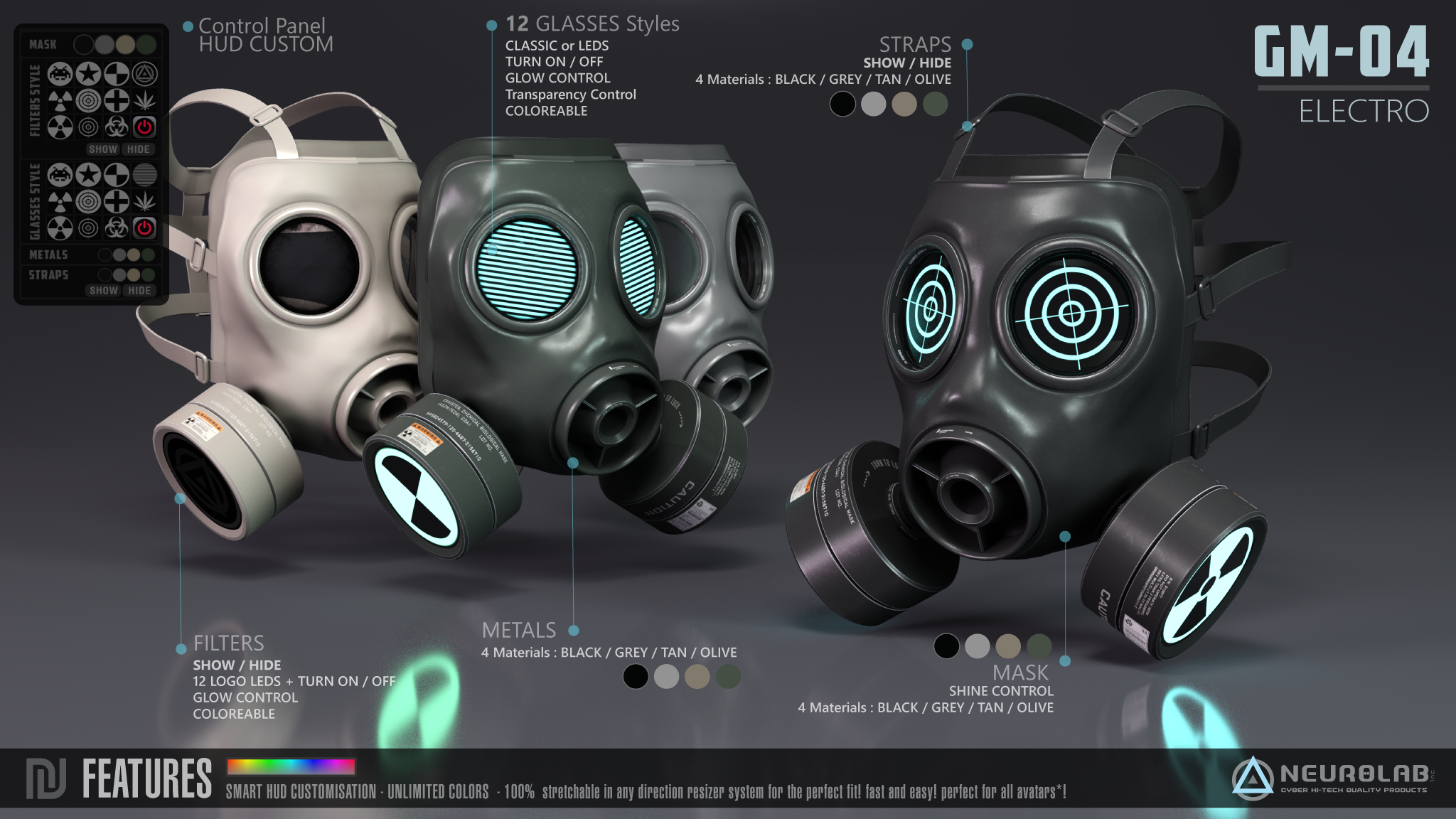Select the biohazard Filters Style logo
The image size is (1456, 819).
[x=117, y=127]
